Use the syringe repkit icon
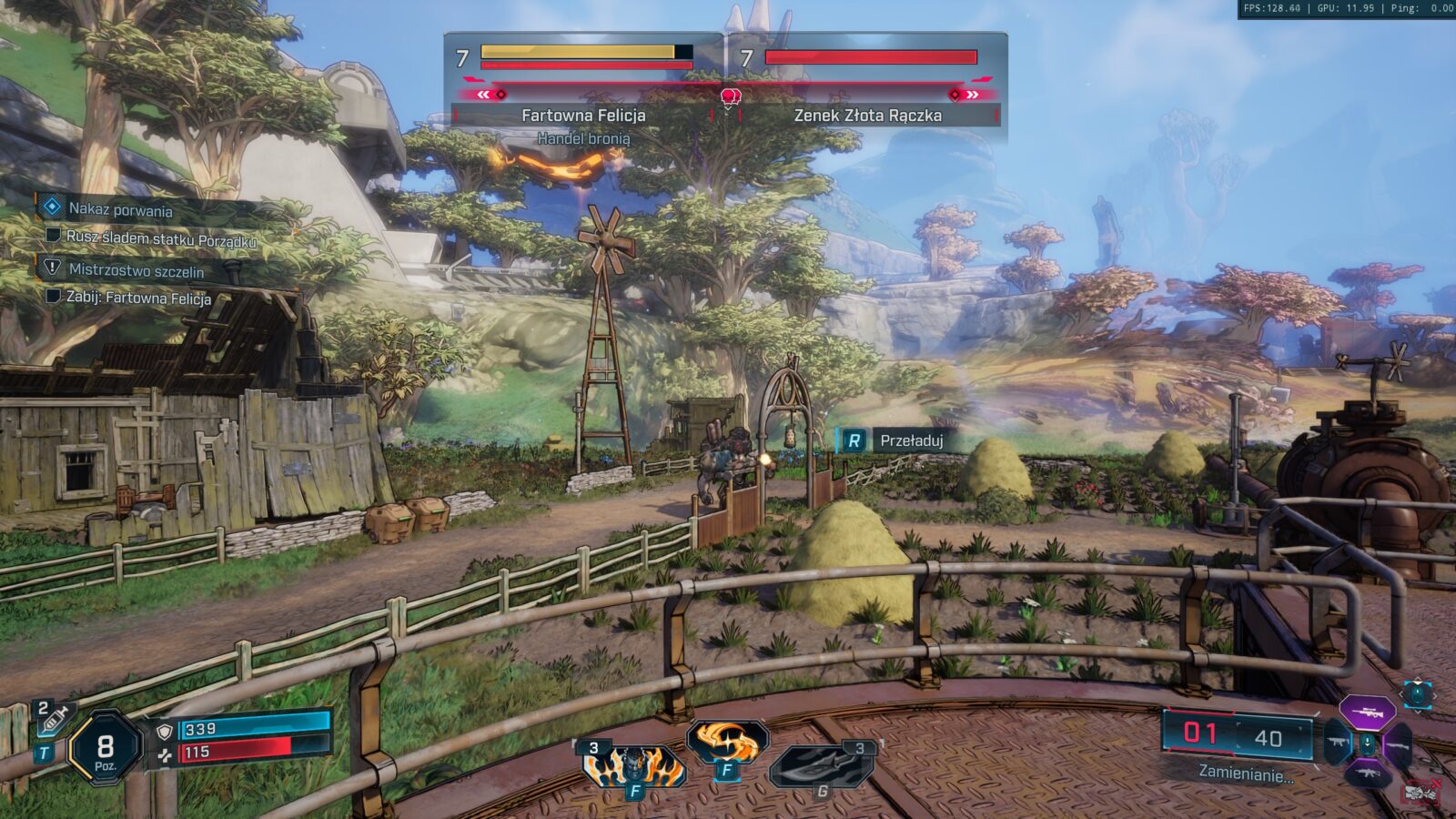The width and height of the screenshot is (1456, 819). click(x=54, y=720)
